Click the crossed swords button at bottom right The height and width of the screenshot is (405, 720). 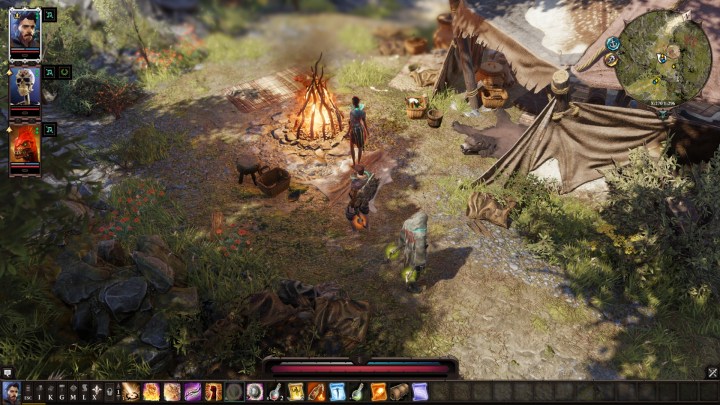click(712, 373)
